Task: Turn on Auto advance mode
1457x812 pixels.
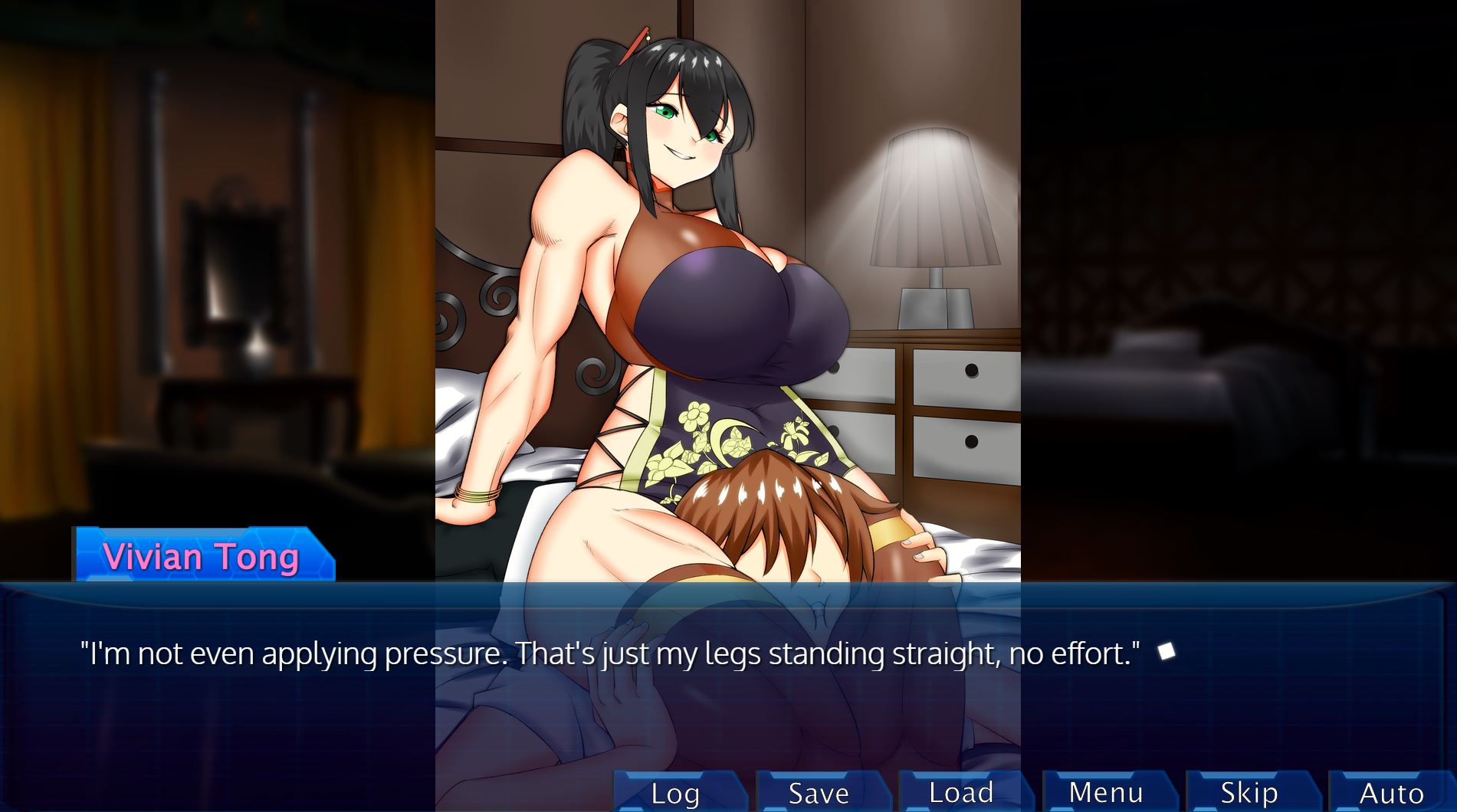Action: [1391, 793]
